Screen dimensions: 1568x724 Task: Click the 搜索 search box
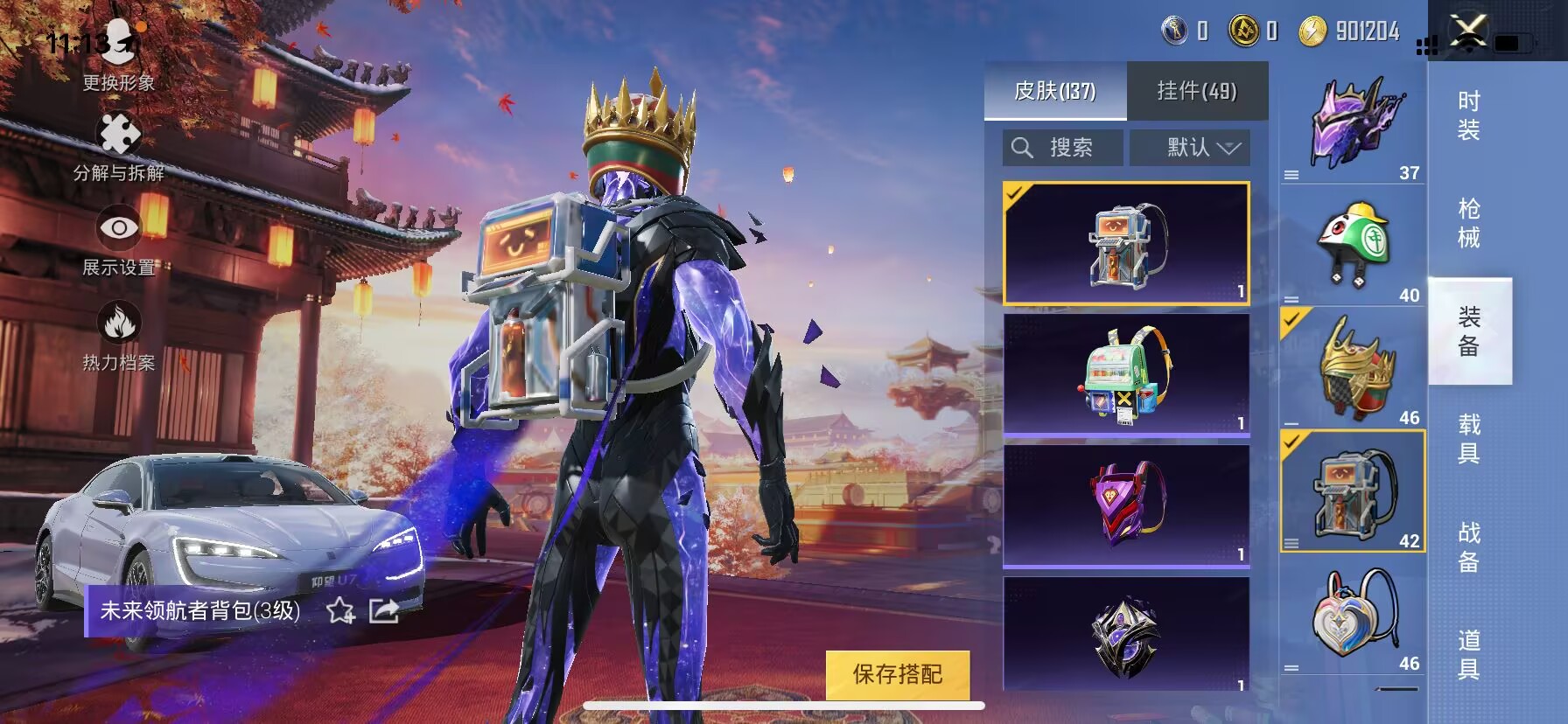tap(1063, 148)
